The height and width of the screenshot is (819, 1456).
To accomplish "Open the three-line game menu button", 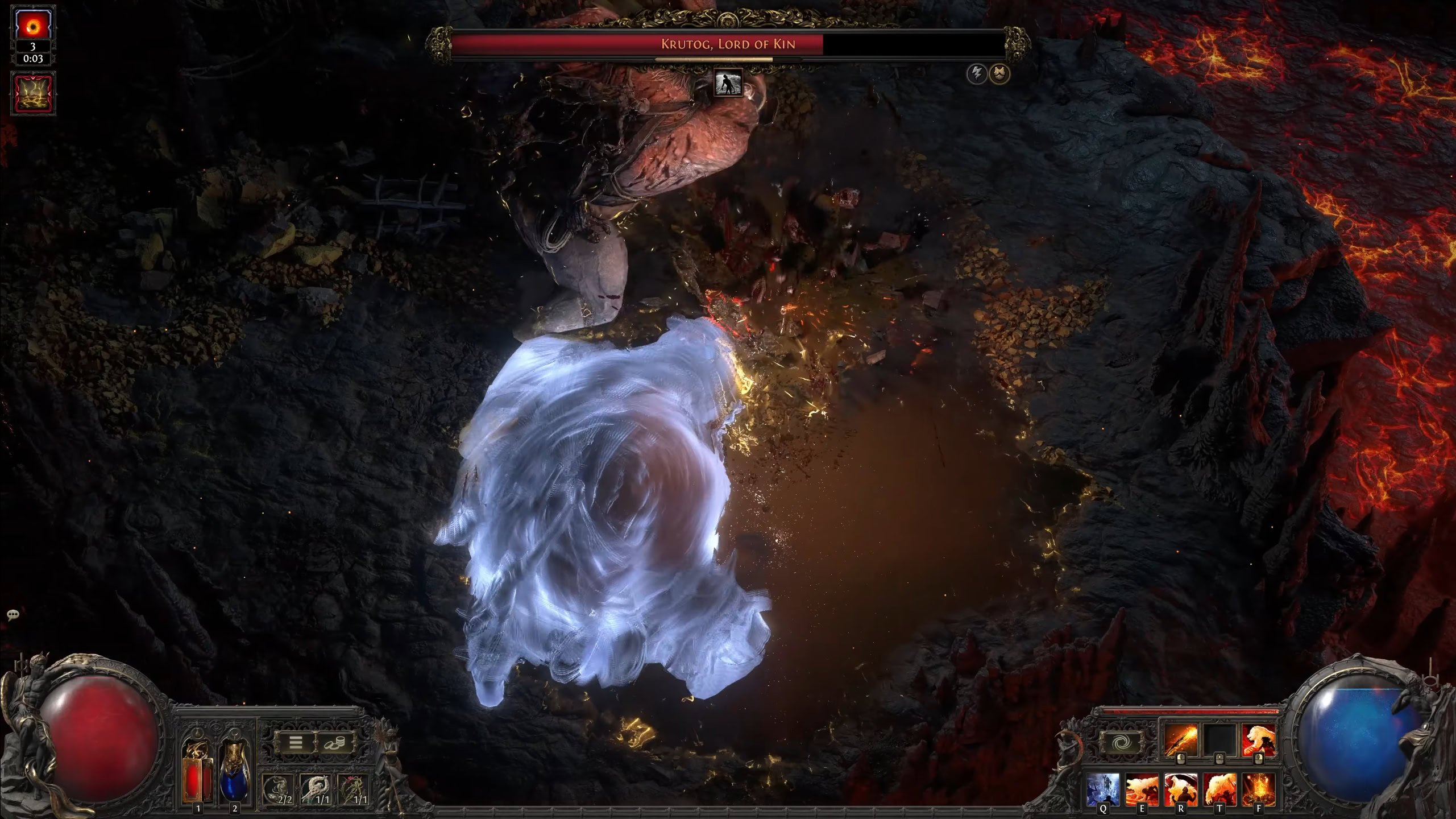I will pos(296,742).
